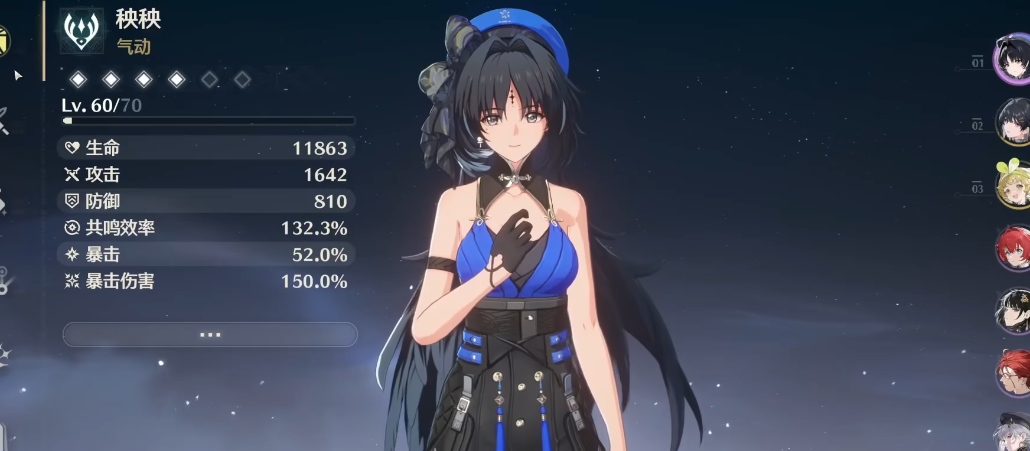Open the yellow highlighted sidebar tab

tap(4, 40)
